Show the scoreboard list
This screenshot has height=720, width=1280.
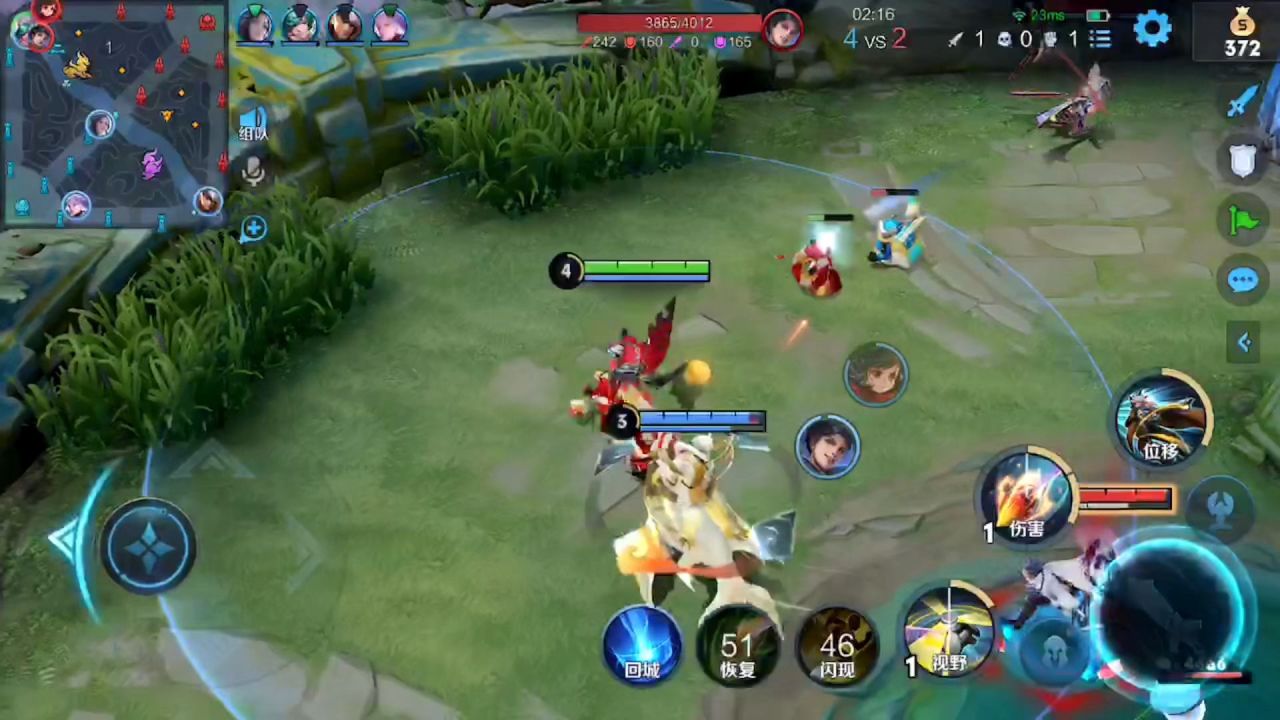[x=1100, y=39]
